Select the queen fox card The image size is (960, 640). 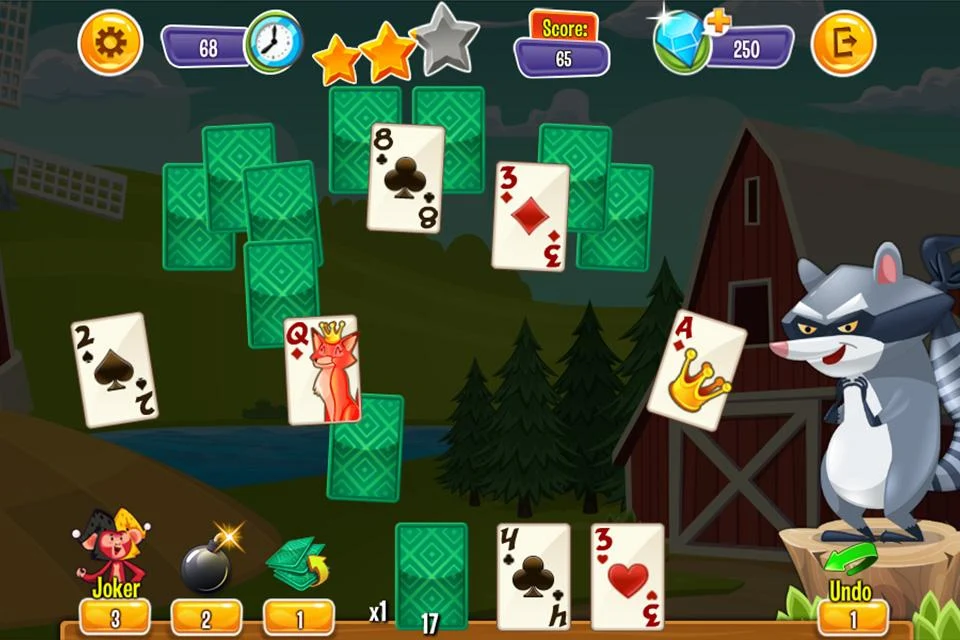(321, 370)
